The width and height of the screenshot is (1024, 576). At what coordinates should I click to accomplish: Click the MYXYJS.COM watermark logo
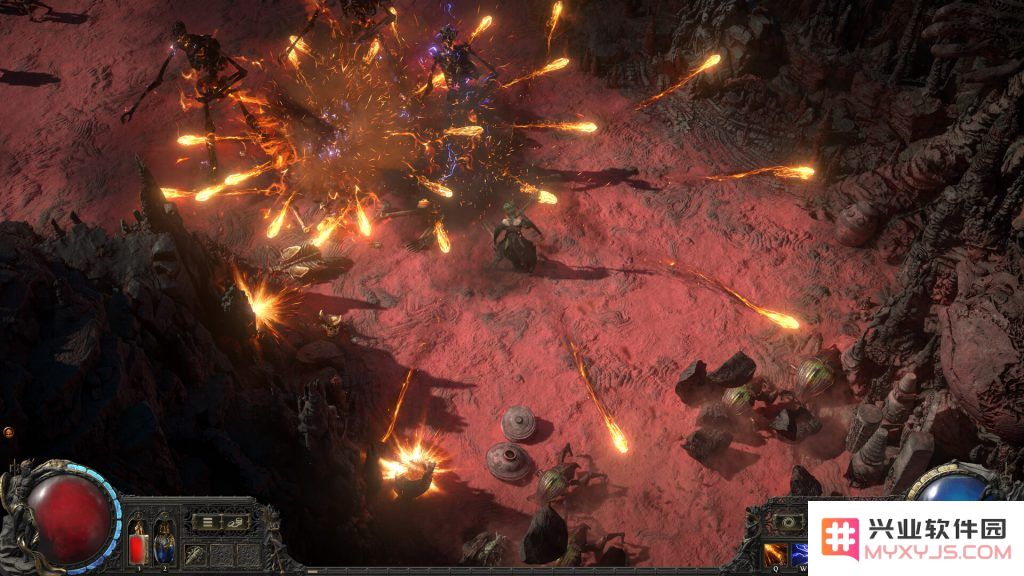pos(916,538)
